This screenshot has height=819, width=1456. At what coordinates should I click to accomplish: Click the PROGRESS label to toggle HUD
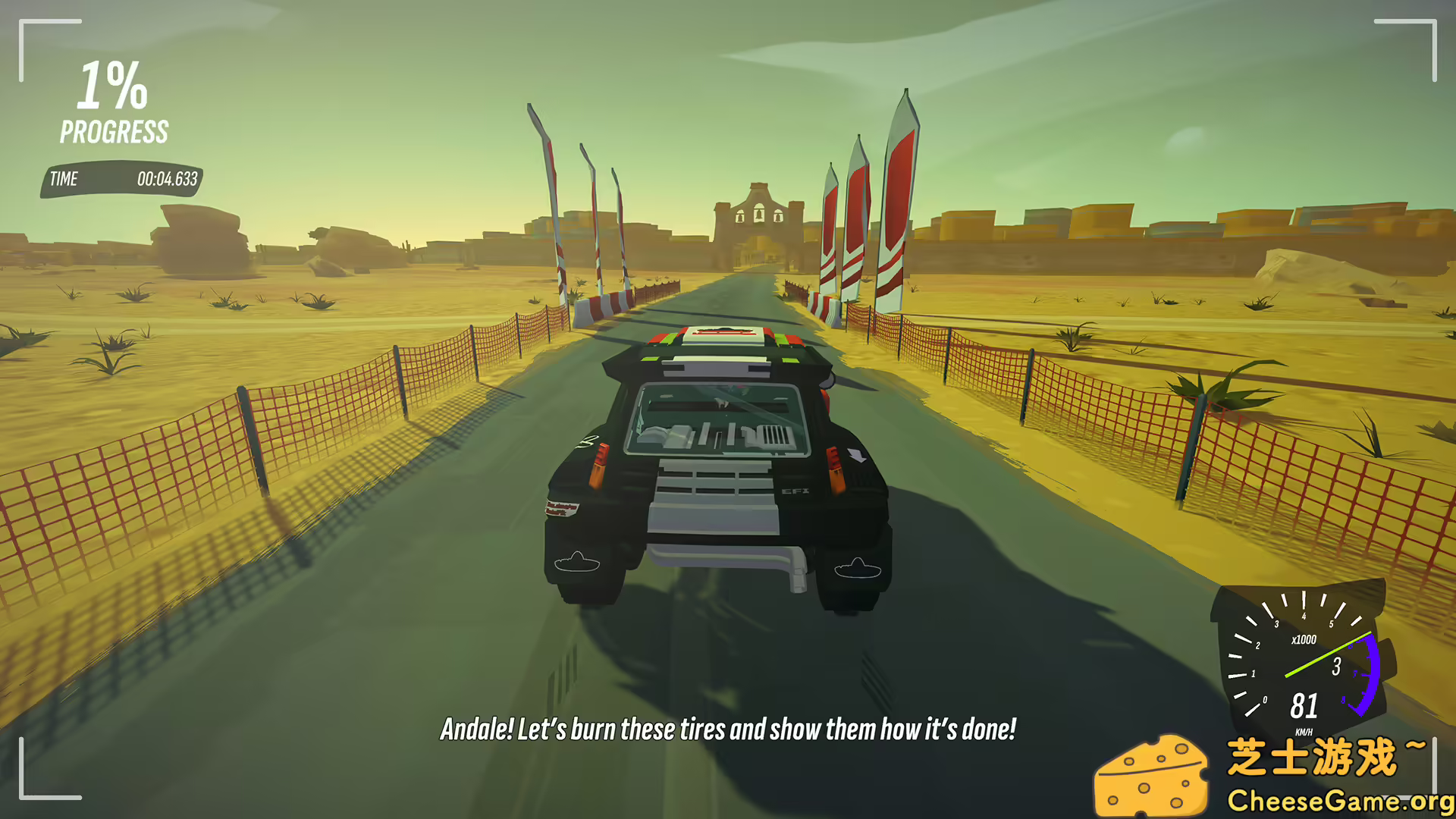(114, 132)
